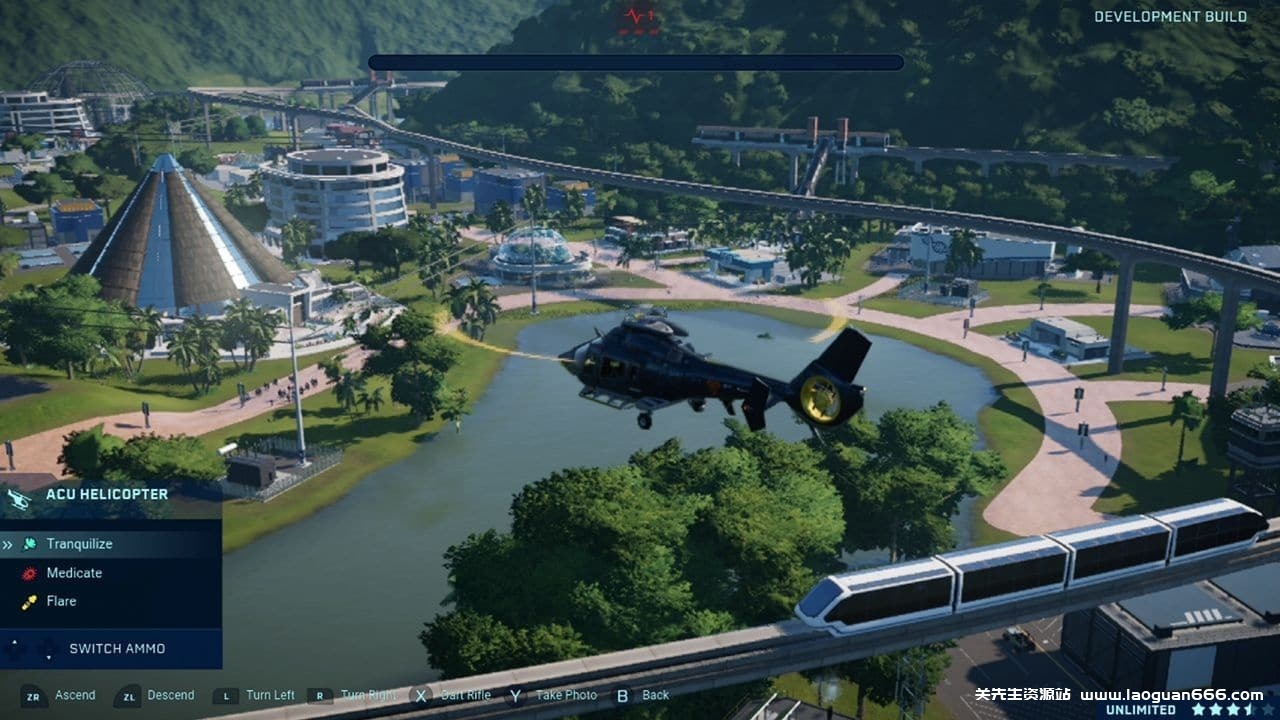The height and width of the screenshot is (720, 1280).
Task: Choose the Medicate ammo option
Action: point(74,573)
